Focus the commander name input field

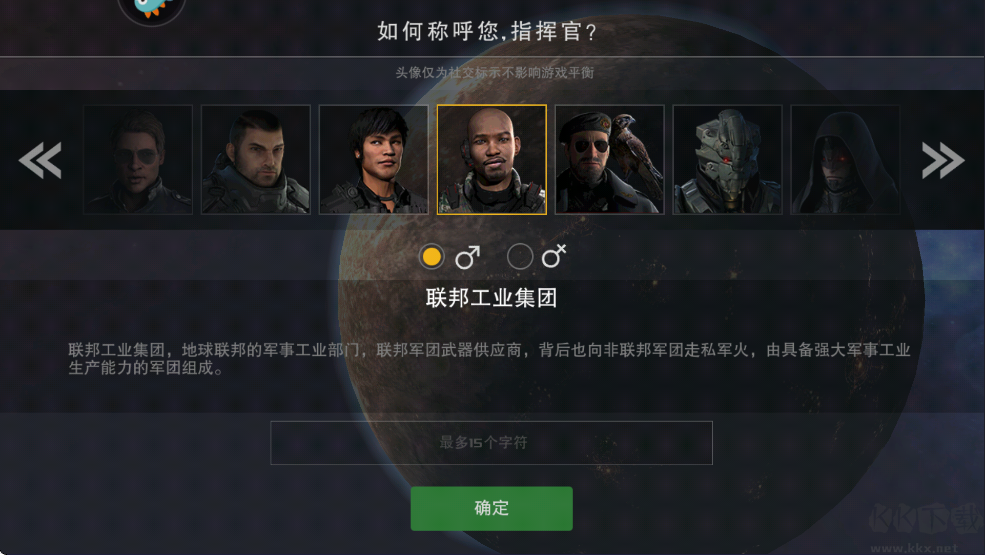pyautogui.click(x=491, y=442)
